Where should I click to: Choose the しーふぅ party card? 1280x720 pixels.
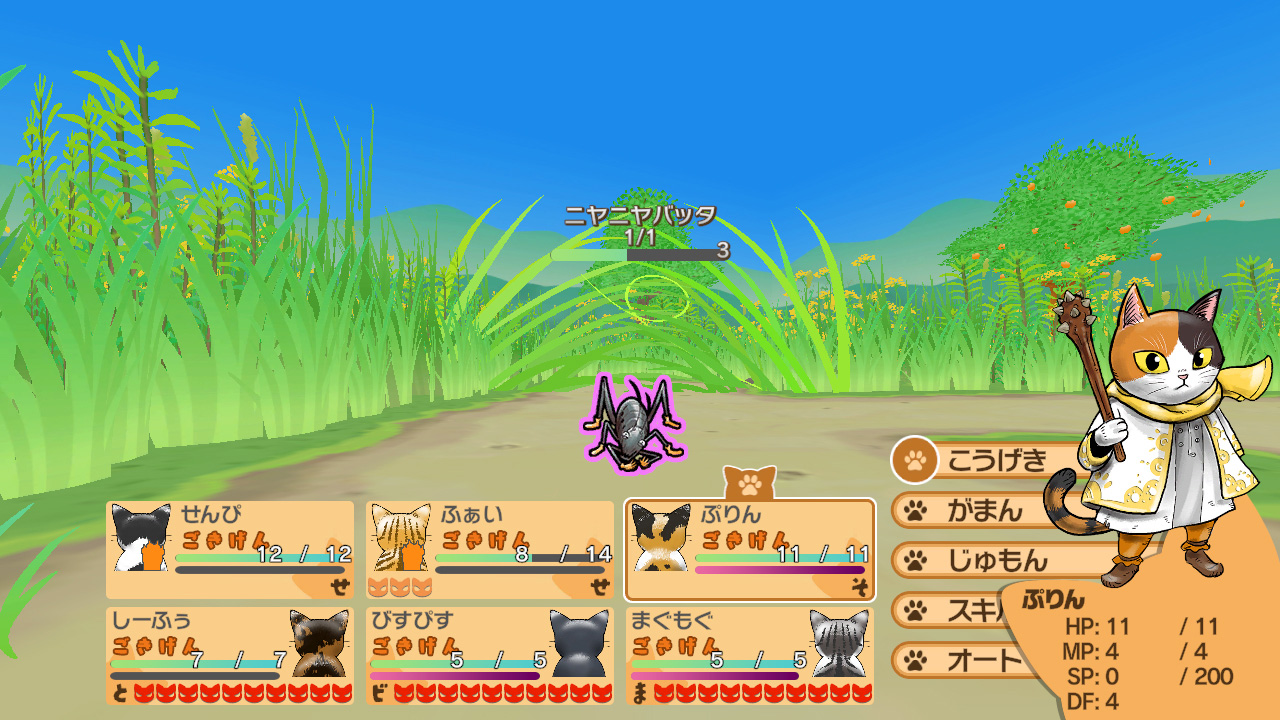coord(230,655)
